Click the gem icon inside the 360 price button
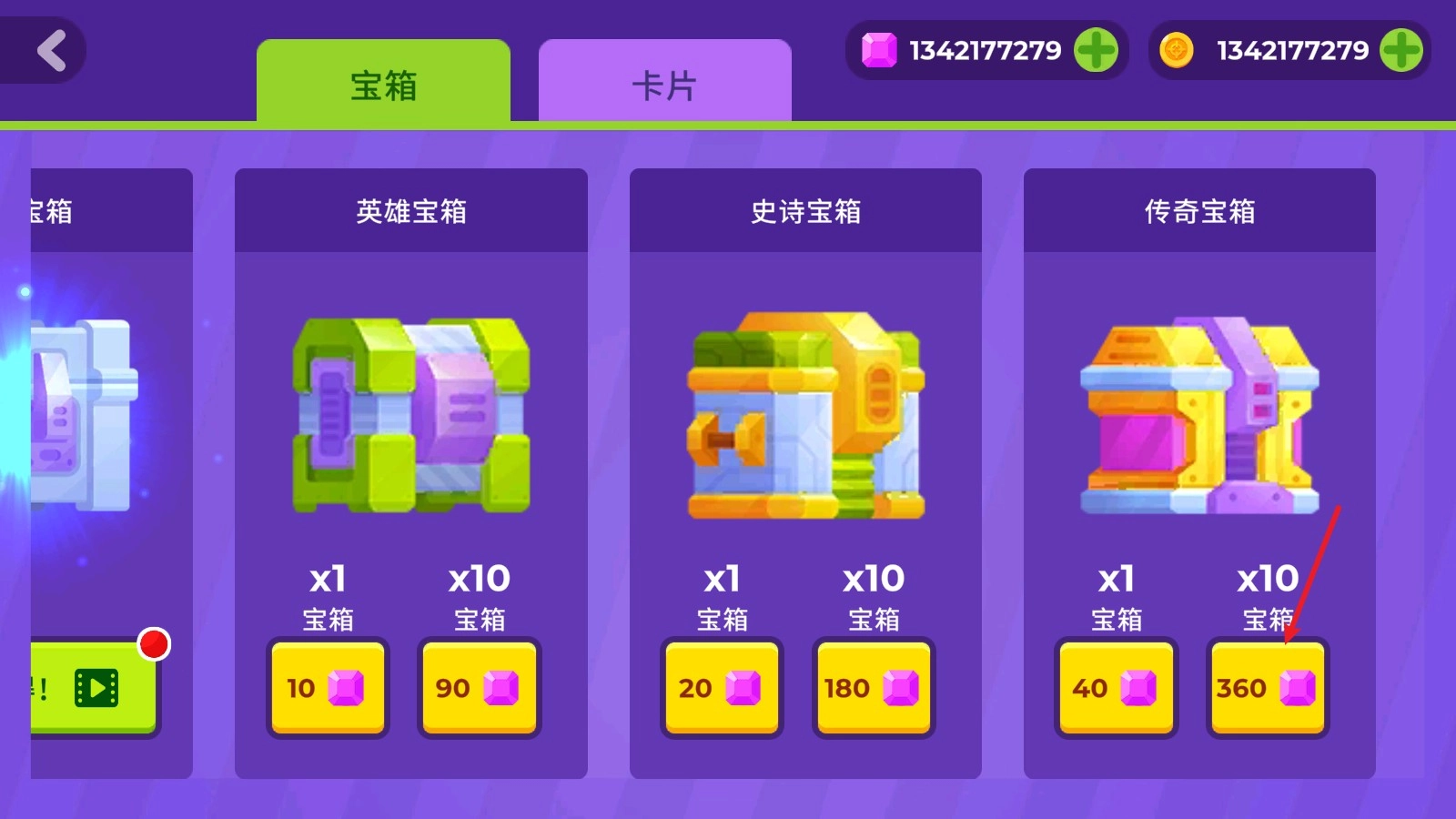Screen dimensions: 1456x819 [1299, 689]
